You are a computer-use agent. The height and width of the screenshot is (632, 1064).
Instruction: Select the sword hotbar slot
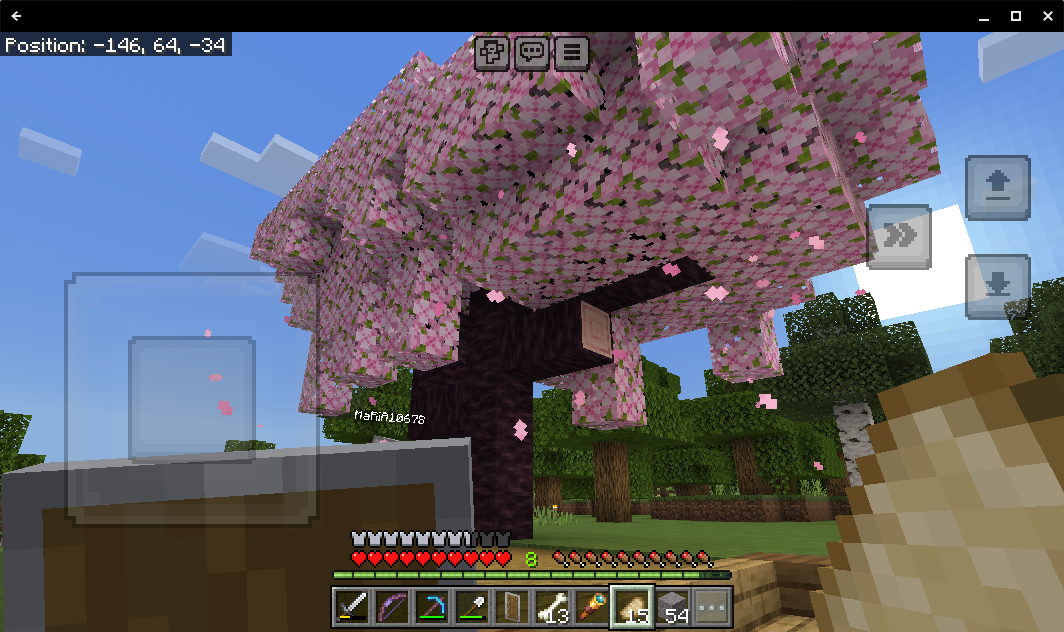click(351, 606)
